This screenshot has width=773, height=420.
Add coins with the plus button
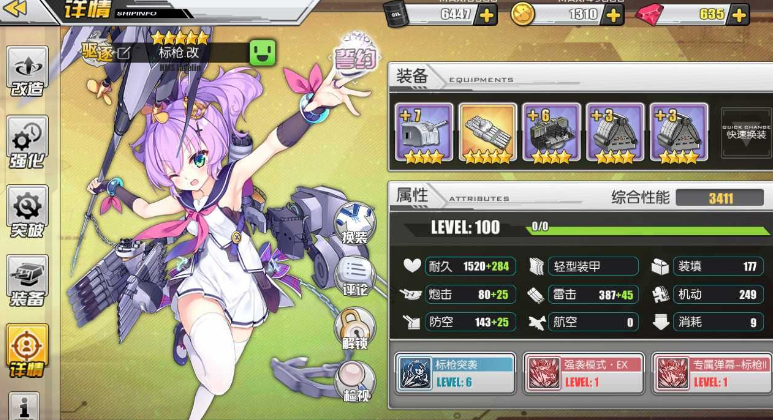click(x=610, y=15)
